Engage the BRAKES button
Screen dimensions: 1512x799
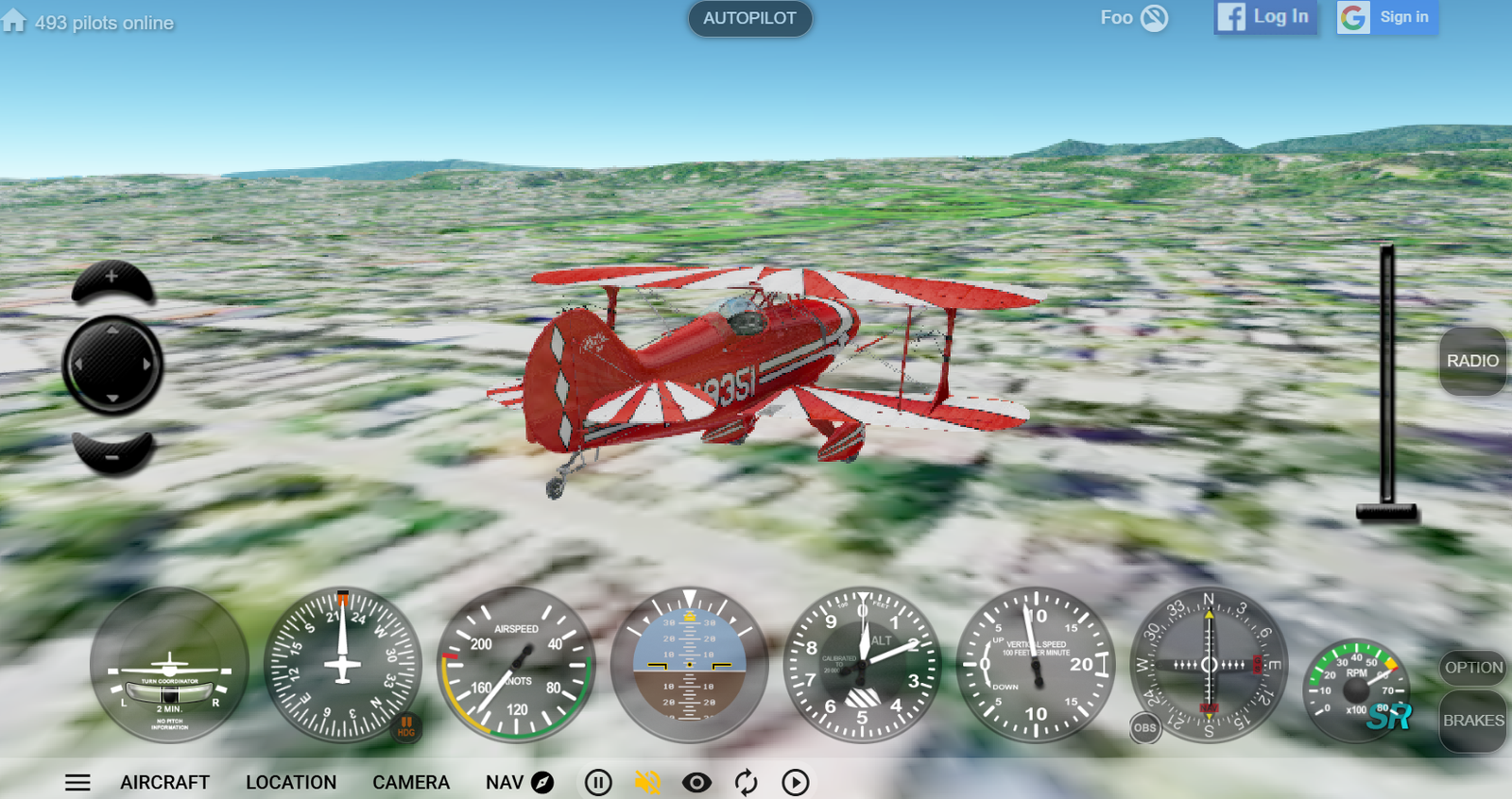point(1472,721)
